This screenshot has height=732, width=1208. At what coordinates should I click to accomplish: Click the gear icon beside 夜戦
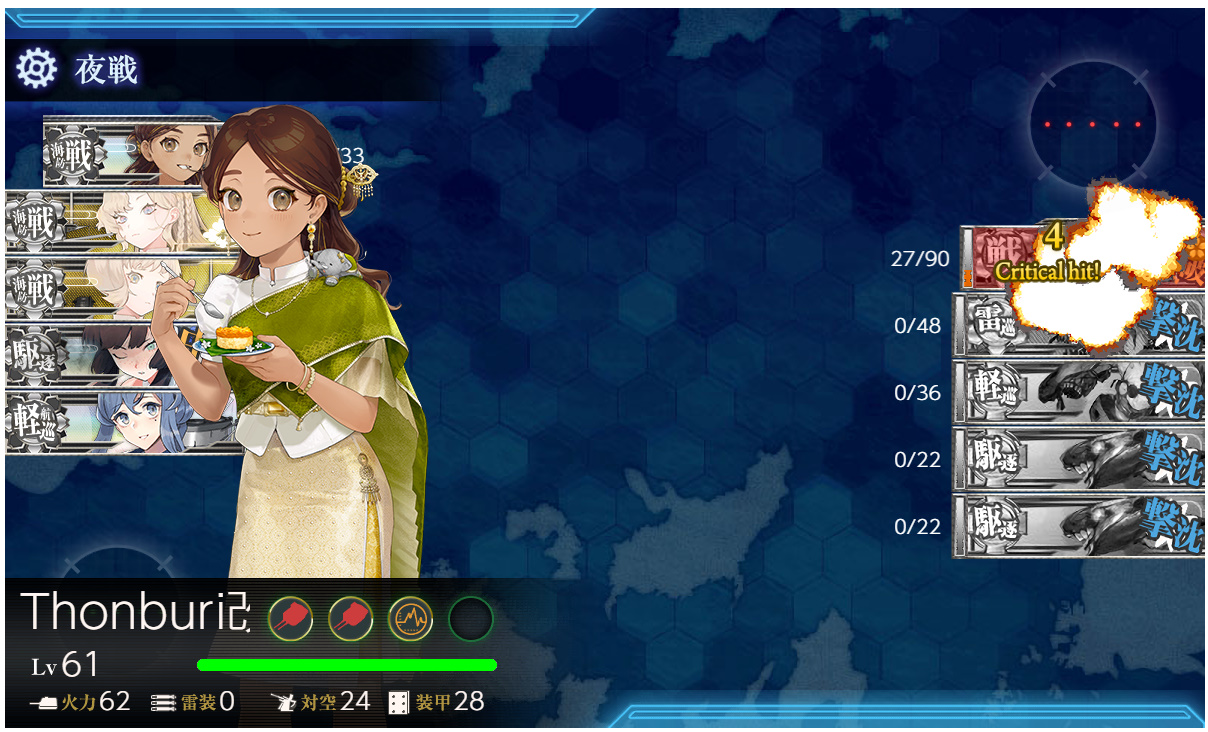tap(37, 69)
